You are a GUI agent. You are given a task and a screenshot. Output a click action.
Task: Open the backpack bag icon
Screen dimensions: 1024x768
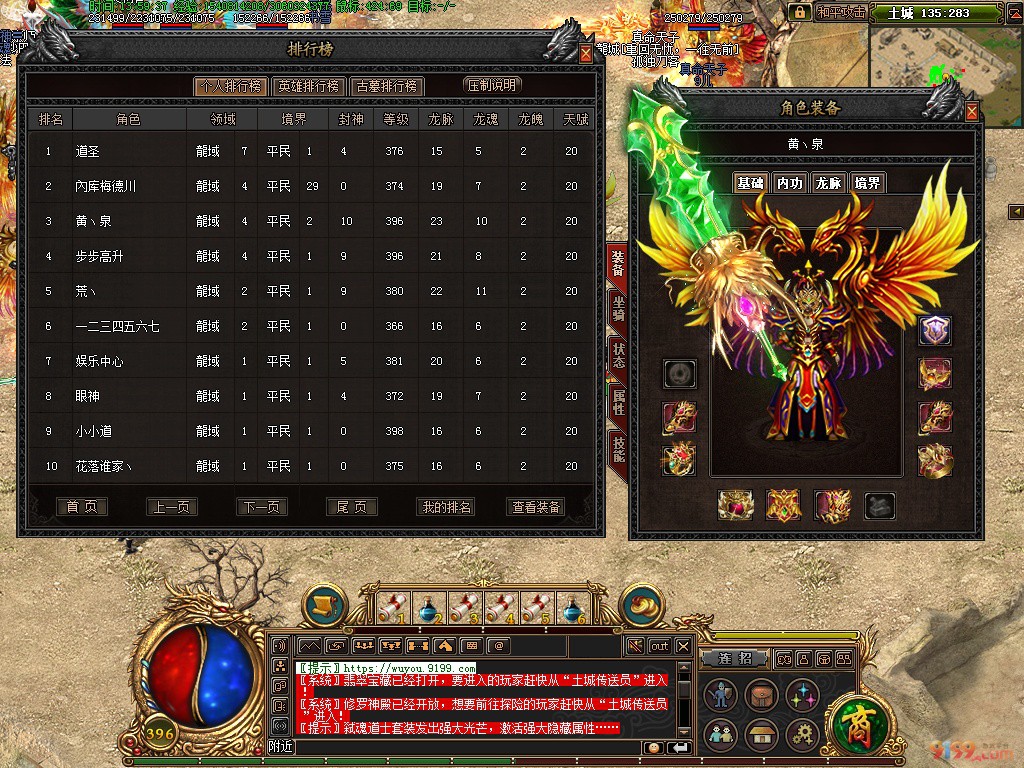click(760, 695)
